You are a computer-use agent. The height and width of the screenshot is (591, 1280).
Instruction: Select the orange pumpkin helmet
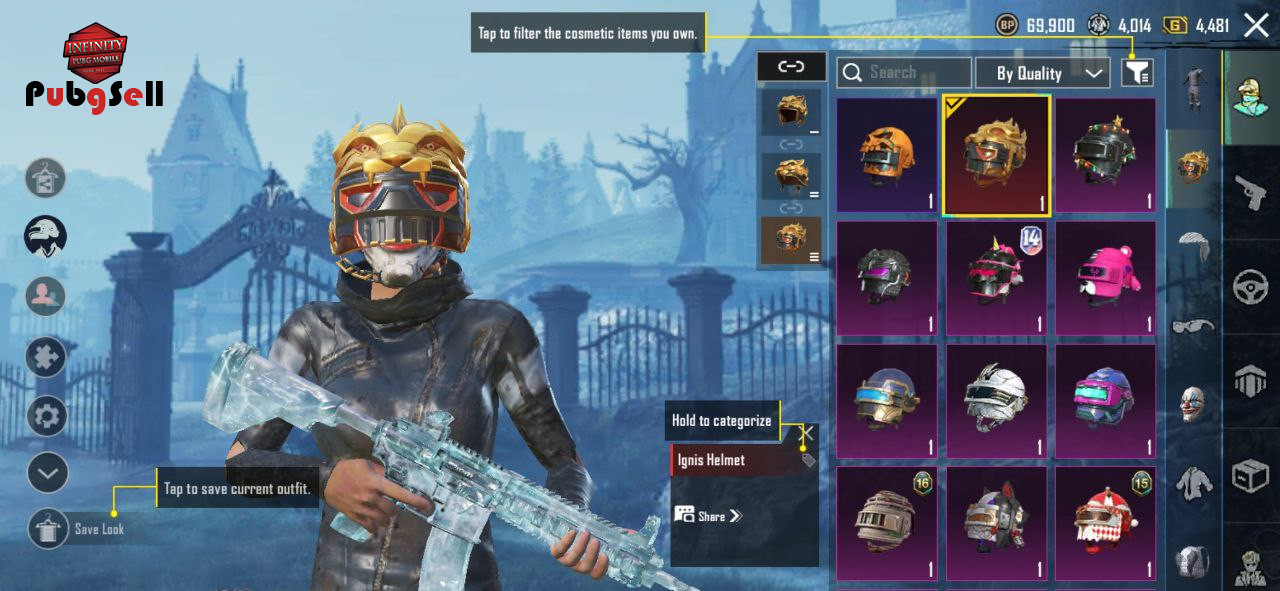[886, 155]
